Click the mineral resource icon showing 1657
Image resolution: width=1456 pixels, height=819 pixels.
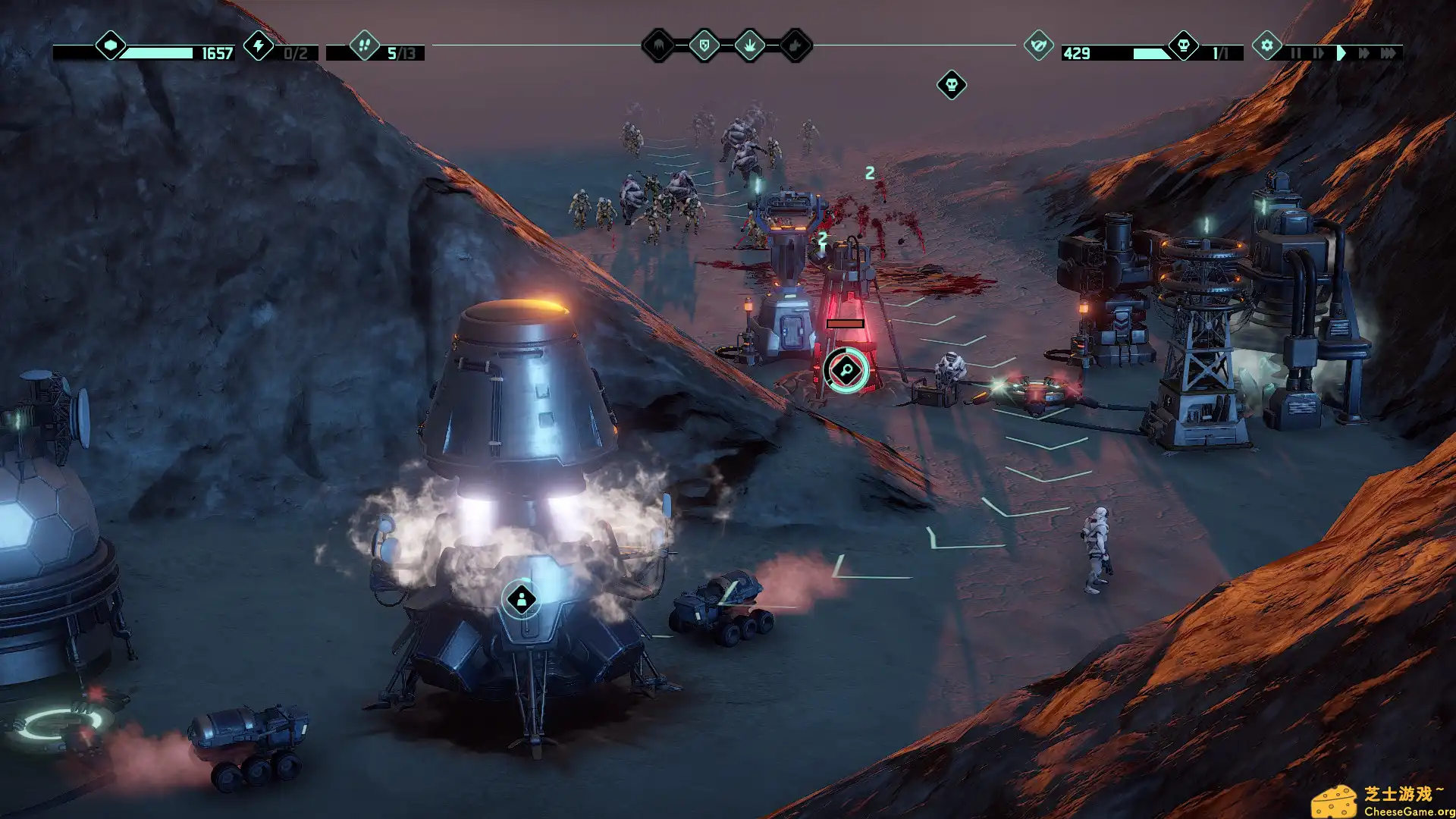coord(110,47)
